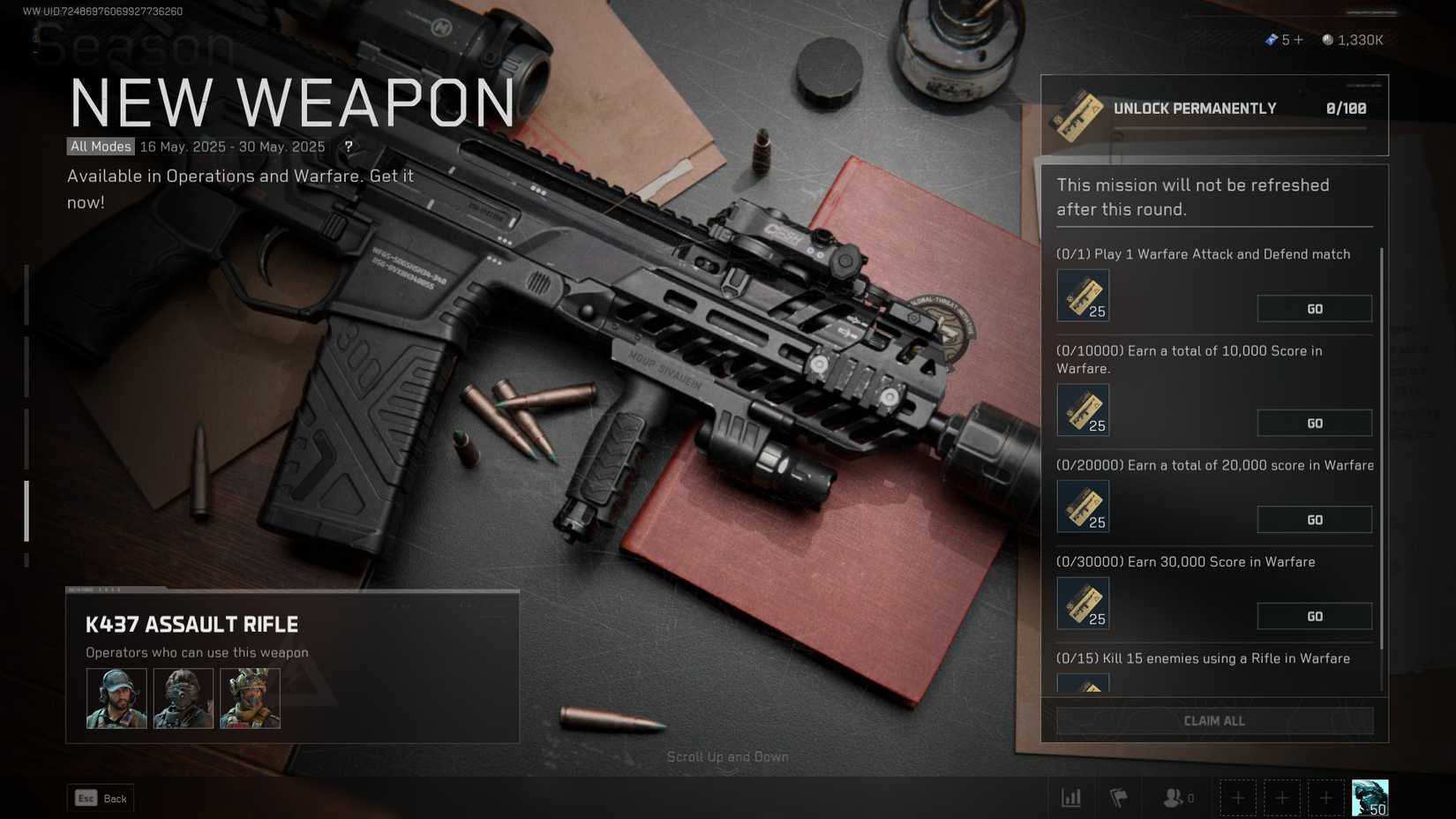Open the question mark tooltip next to event dates
This screenshot has width=1456, height=819.
pos(349,147)
